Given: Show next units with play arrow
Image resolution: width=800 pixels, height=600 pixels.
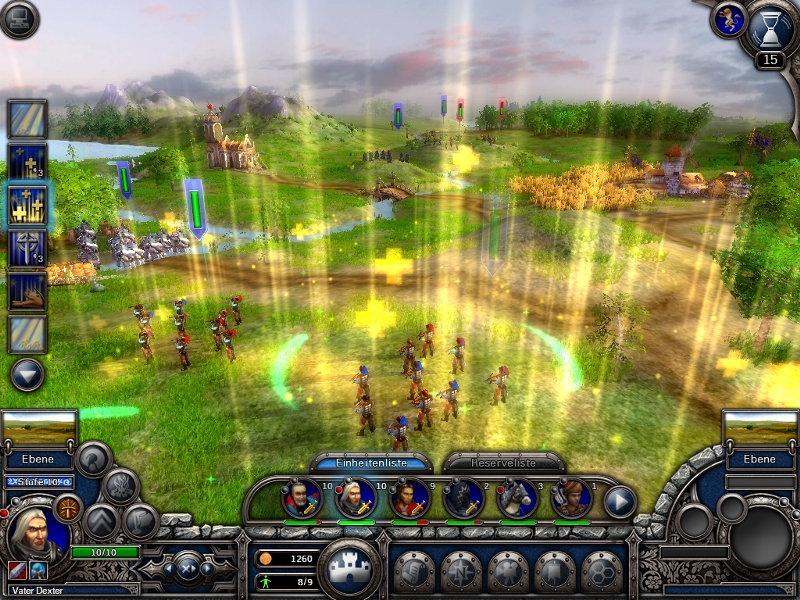Looking at the screenshot, I should point(620,500).
